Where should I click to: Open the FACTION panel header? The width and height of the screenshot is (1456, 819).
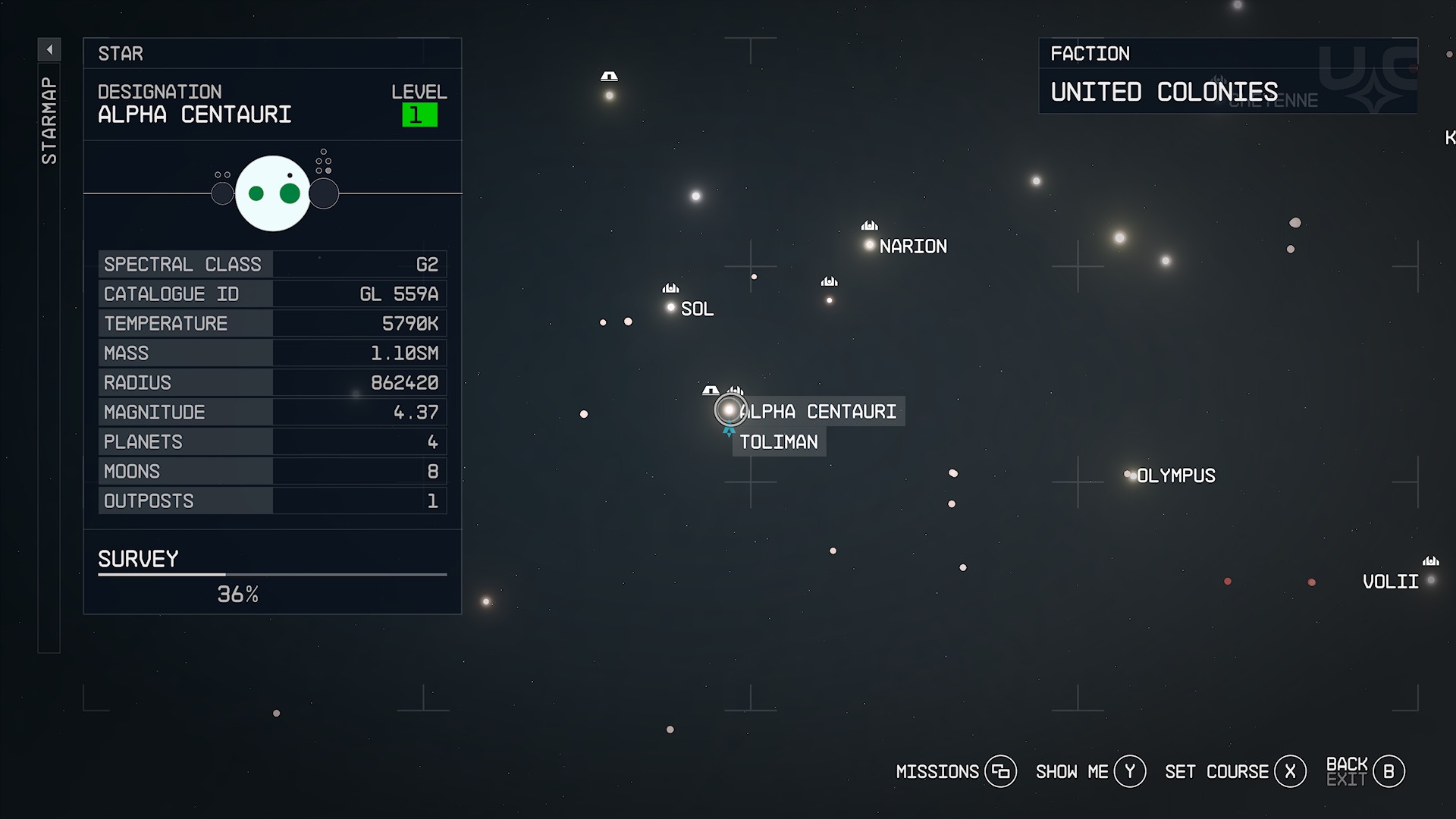(x=1090, y=53)
